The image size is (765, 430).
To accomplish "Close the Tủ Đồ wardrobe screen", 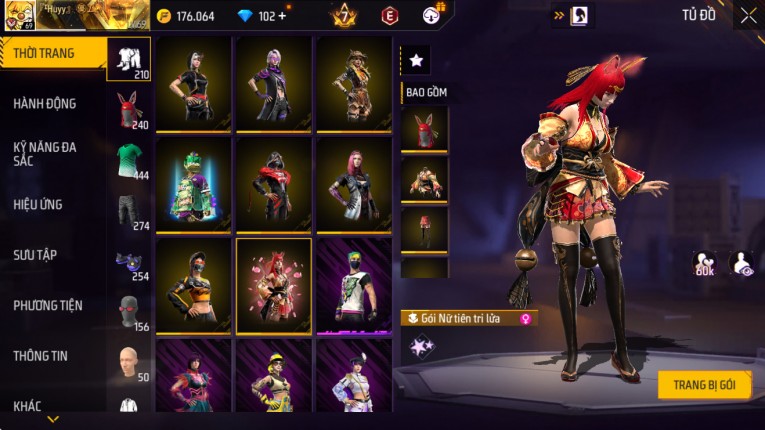I will (x=748, y=16).
